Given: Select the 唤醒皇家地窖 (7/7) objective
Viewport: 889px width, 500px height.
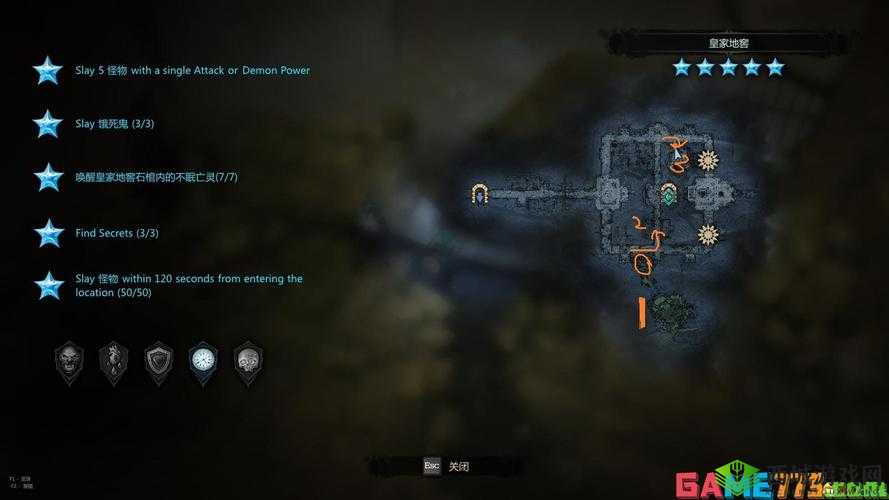Looking at the screenshot, I should click(x=156, y=177).
